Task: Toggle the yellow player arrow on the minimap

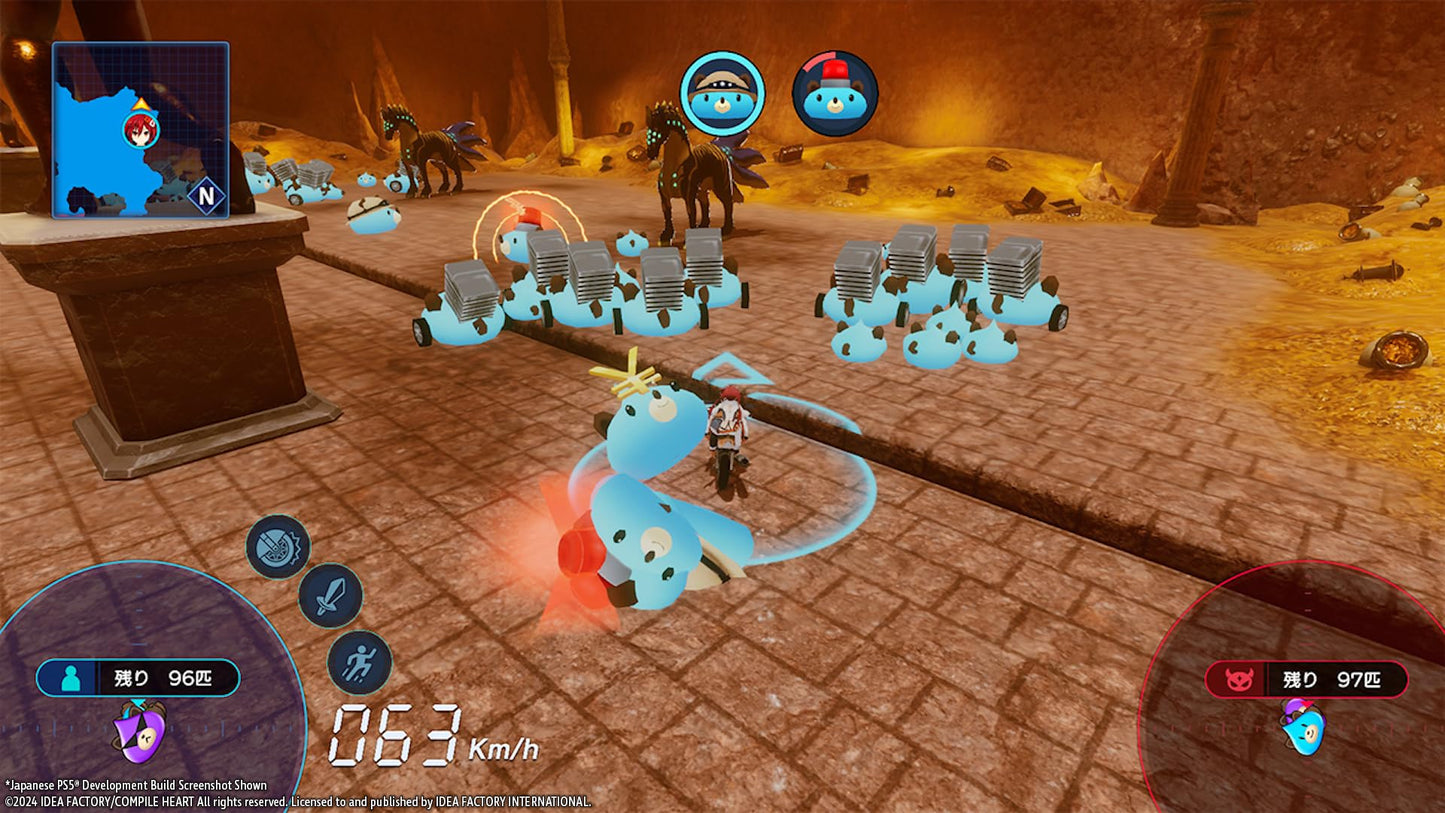Action: pyautogui.click(x=142, y=103)
